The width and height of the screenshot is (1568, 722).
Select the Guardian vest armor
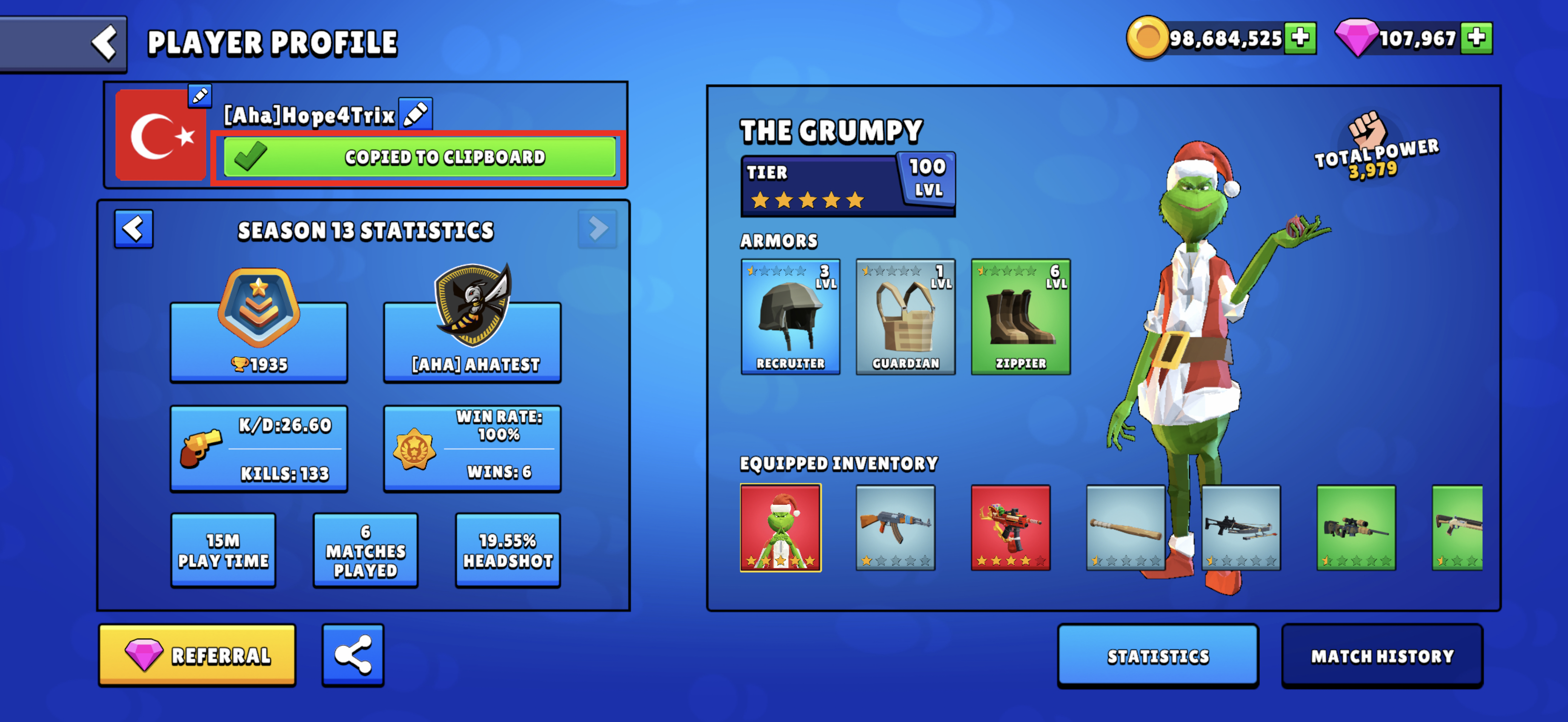click(x=905, y=317)
